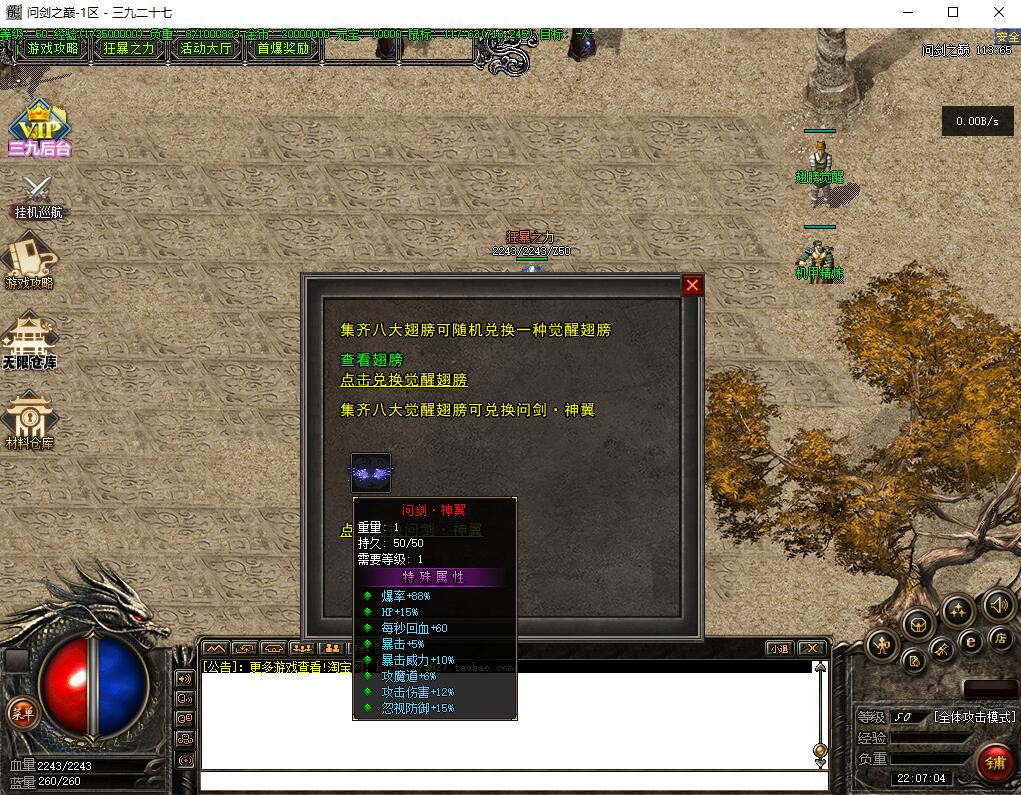Click the VIP 三九后台 icon
This screenshot has width=1021, height=795.
(x=39, y=128)
